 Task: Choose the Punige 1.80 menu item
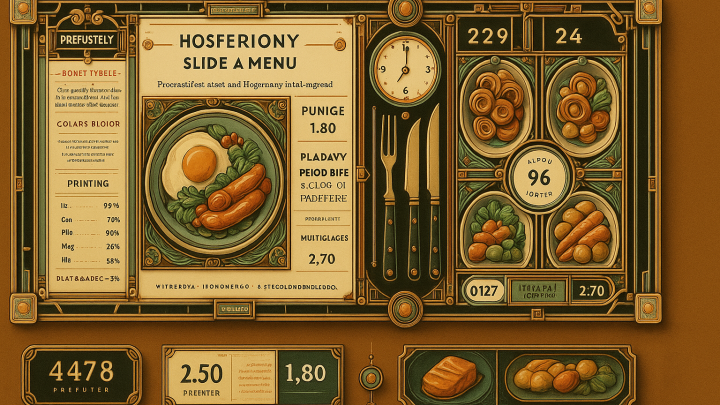pos(322,119)
